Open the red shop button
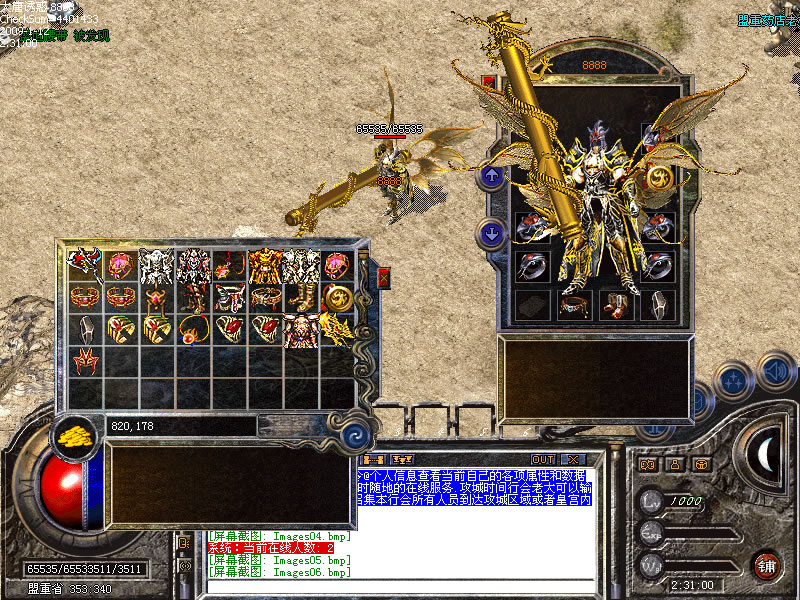800x600 pixels. (x=766, y=565)
